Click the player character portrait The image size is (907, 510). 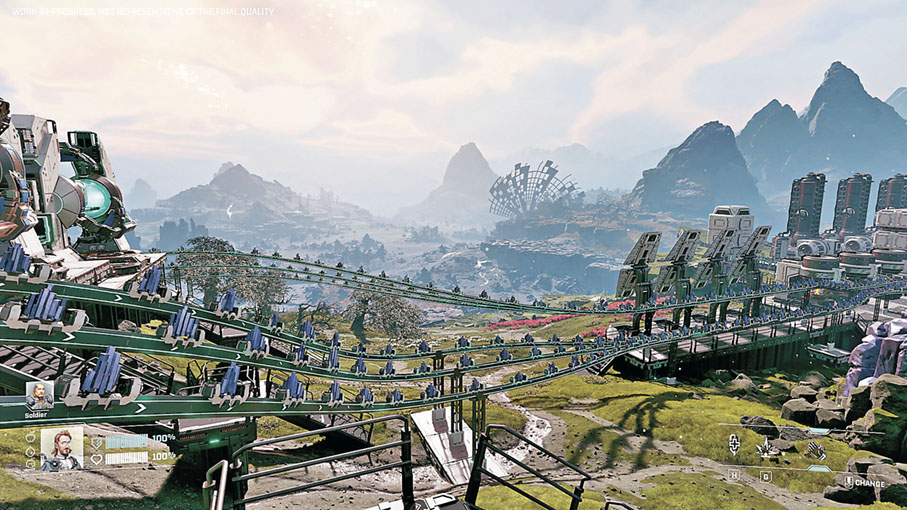(x=61, y=449)
